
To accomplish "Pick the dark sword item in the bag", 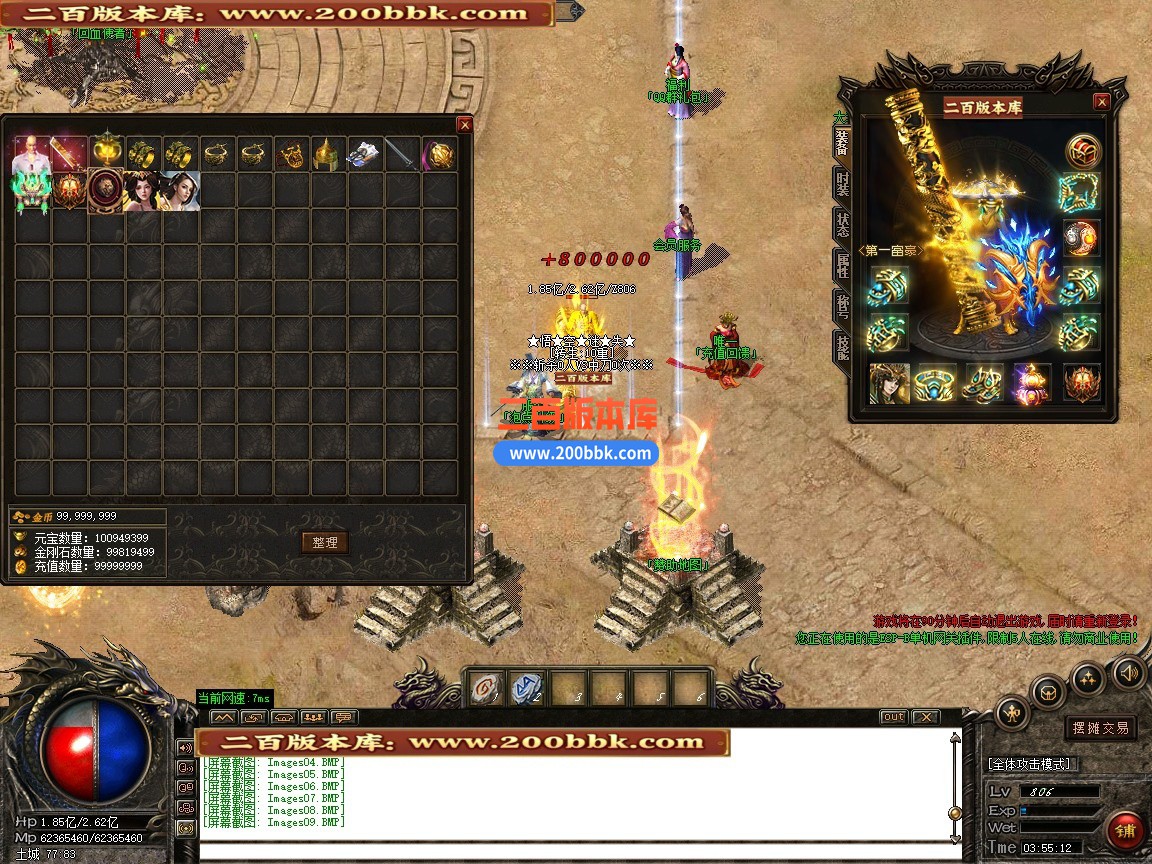I will click(402, 155).
